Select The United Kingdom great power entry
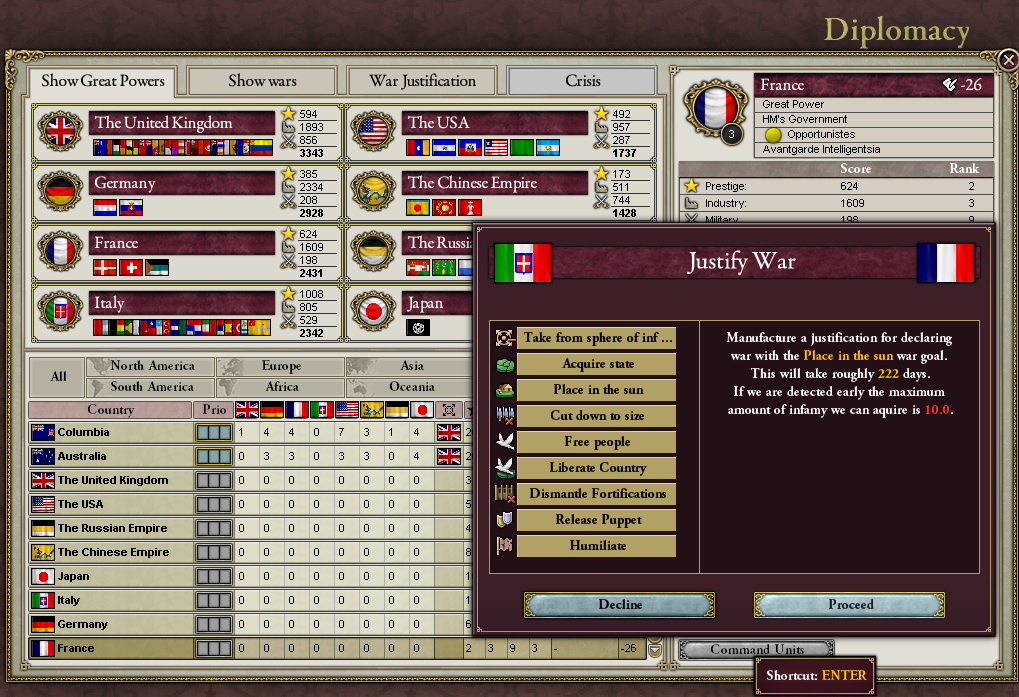The image size is (1019, 697). tap(182, 123)
